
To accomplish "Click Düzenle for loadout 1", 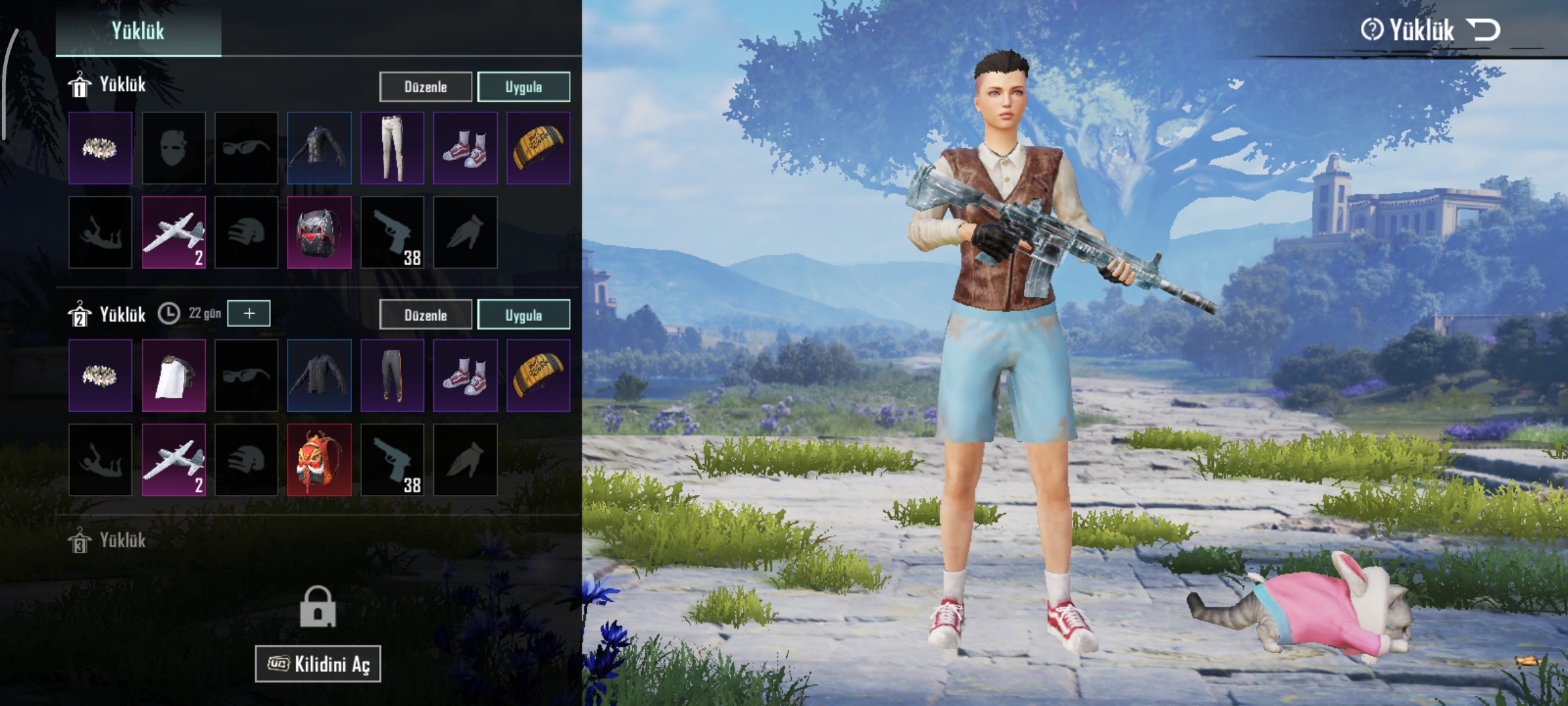I will 425,87.
